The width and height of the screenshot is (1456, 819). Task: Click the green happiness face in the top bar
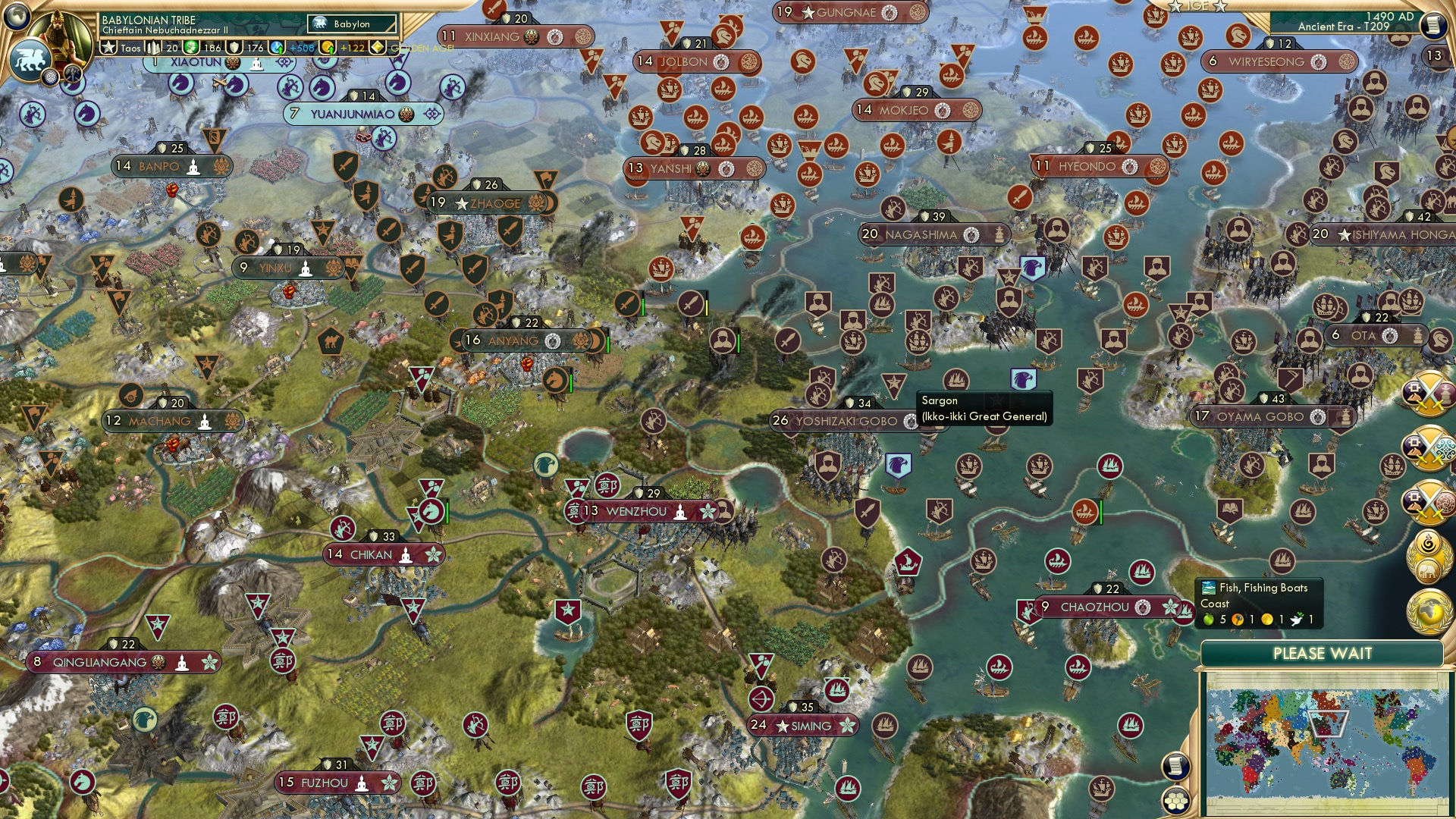pos(190,49)
